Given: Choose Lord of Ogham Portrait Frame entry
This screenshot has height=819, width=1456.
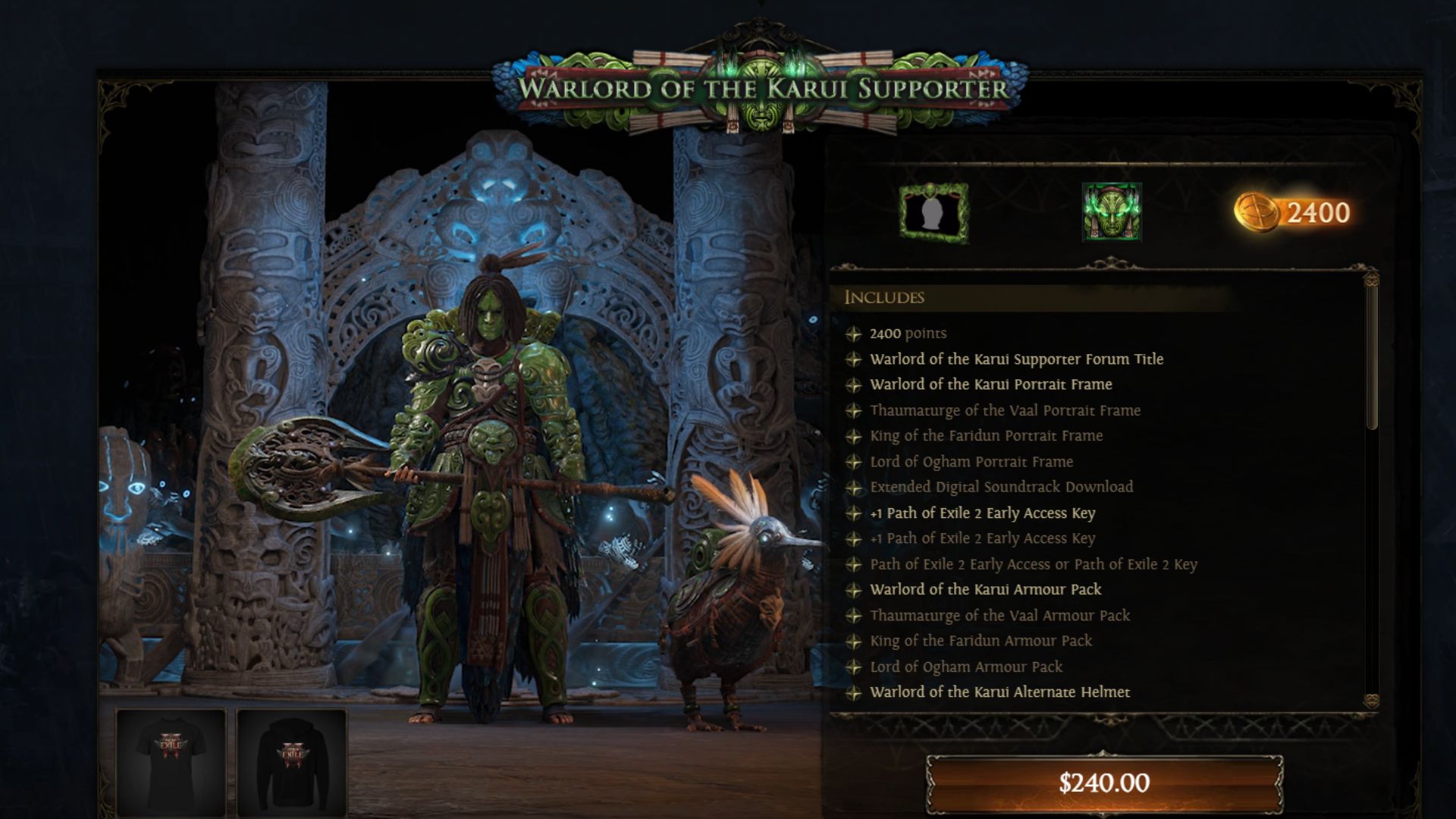Looking at the screenshot, I should (971, 461).
